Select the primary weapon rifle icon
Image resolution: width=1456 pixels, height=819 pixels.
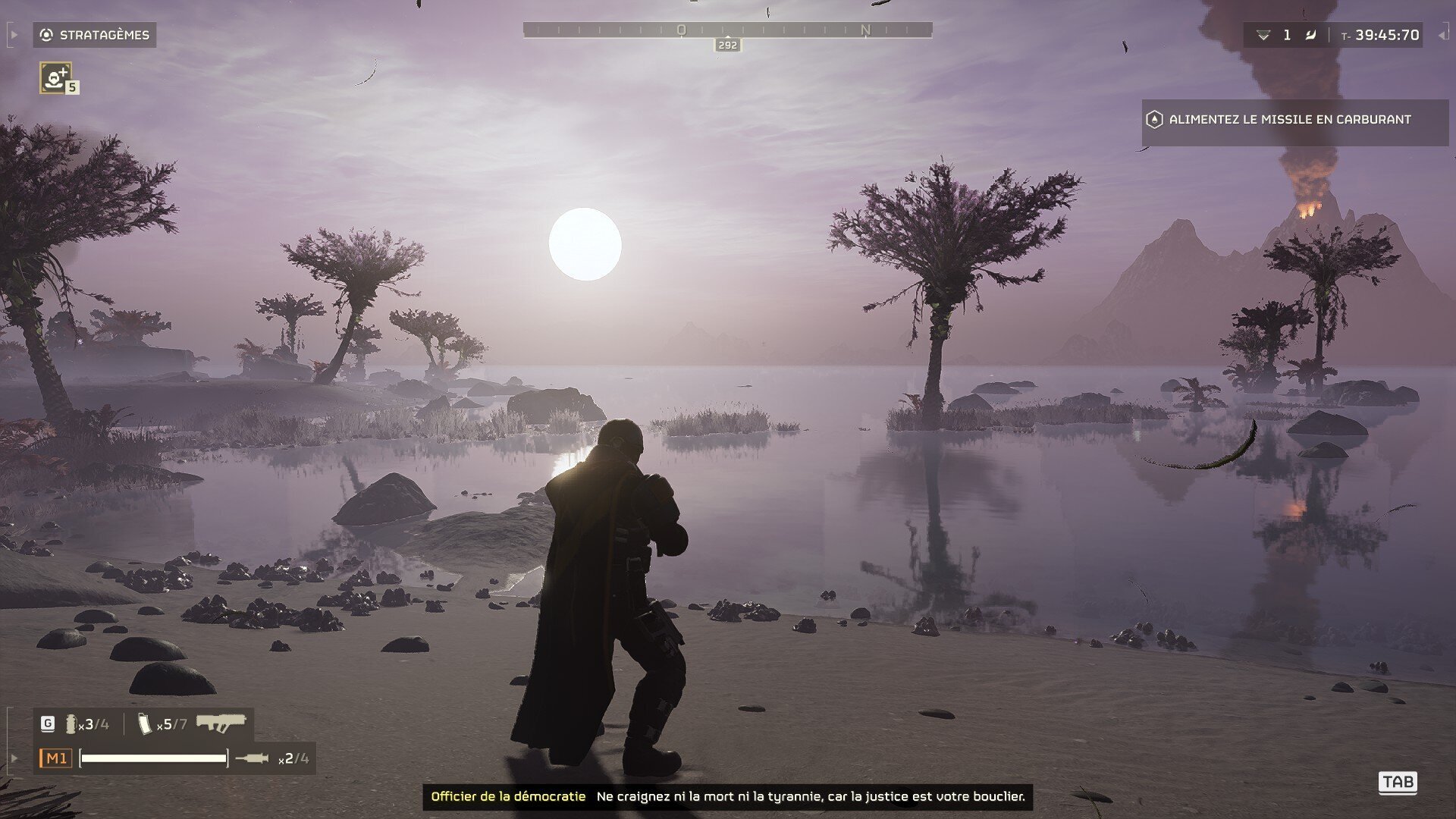click(x=221, y=723)
